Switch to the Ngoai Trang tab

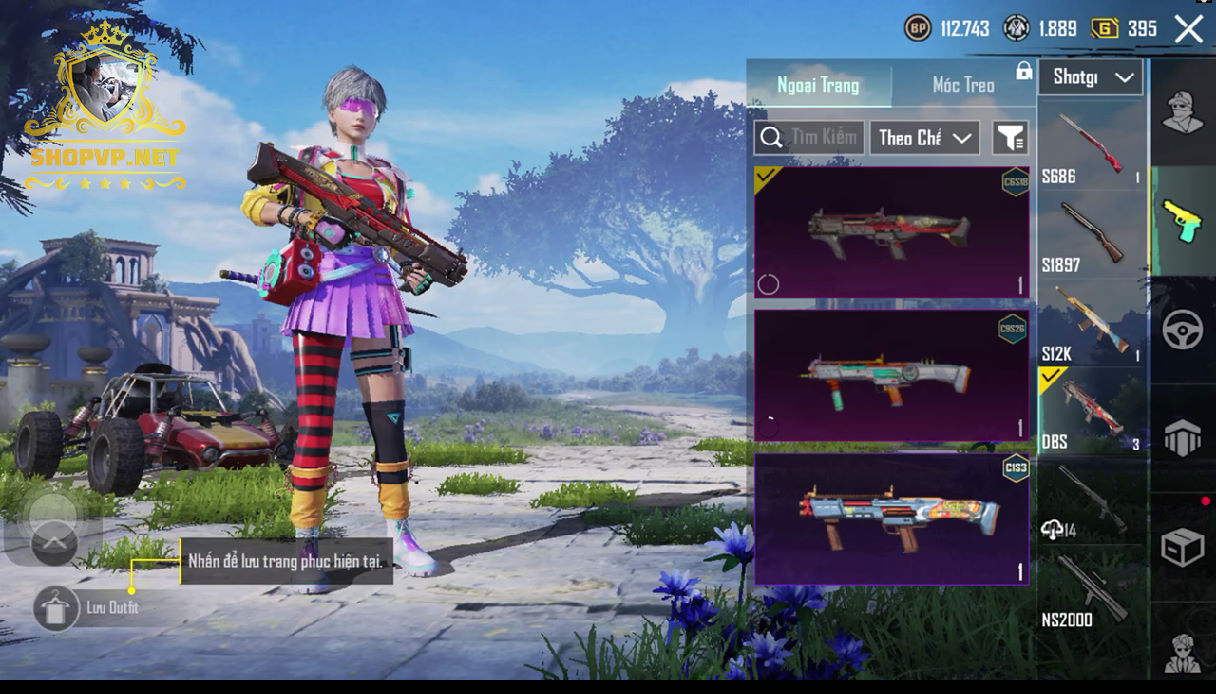[x=818, y=85]
